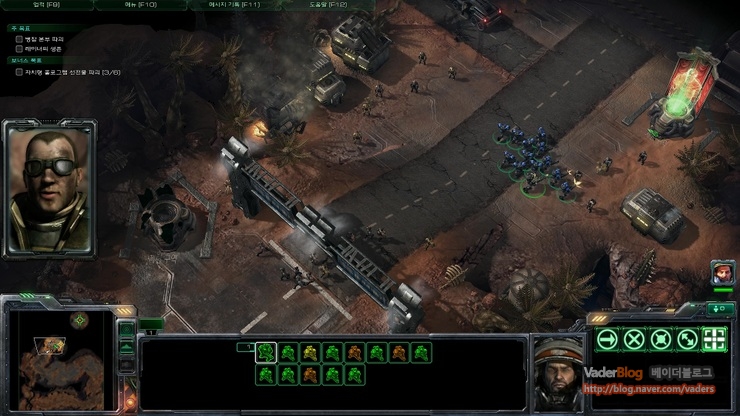Activate the Hold Position command

pyautogui.click(x=660, y=339)
